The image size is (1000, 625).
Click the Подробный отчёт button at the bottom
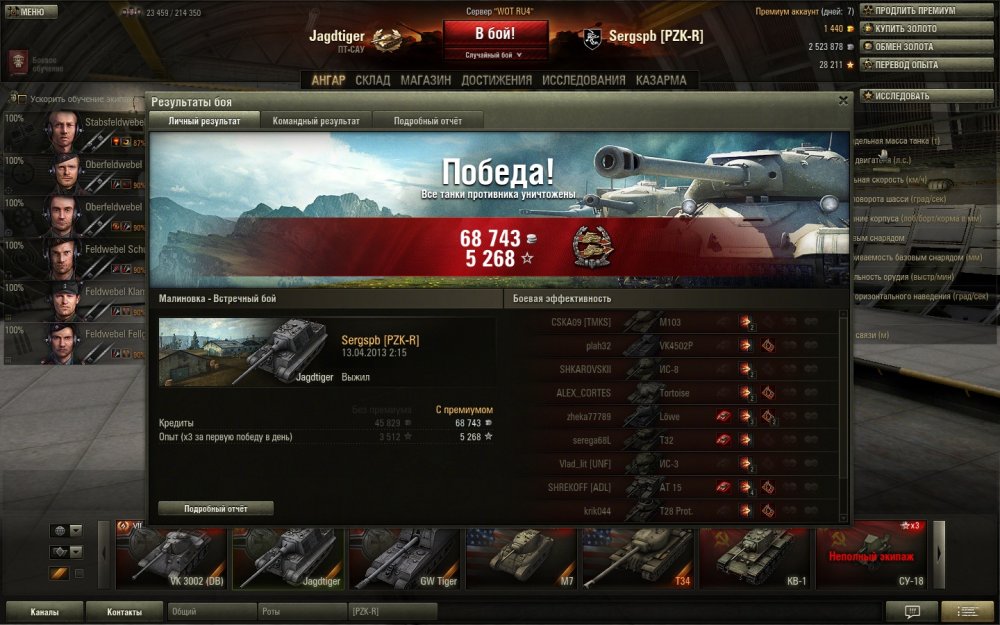(216, 508)
